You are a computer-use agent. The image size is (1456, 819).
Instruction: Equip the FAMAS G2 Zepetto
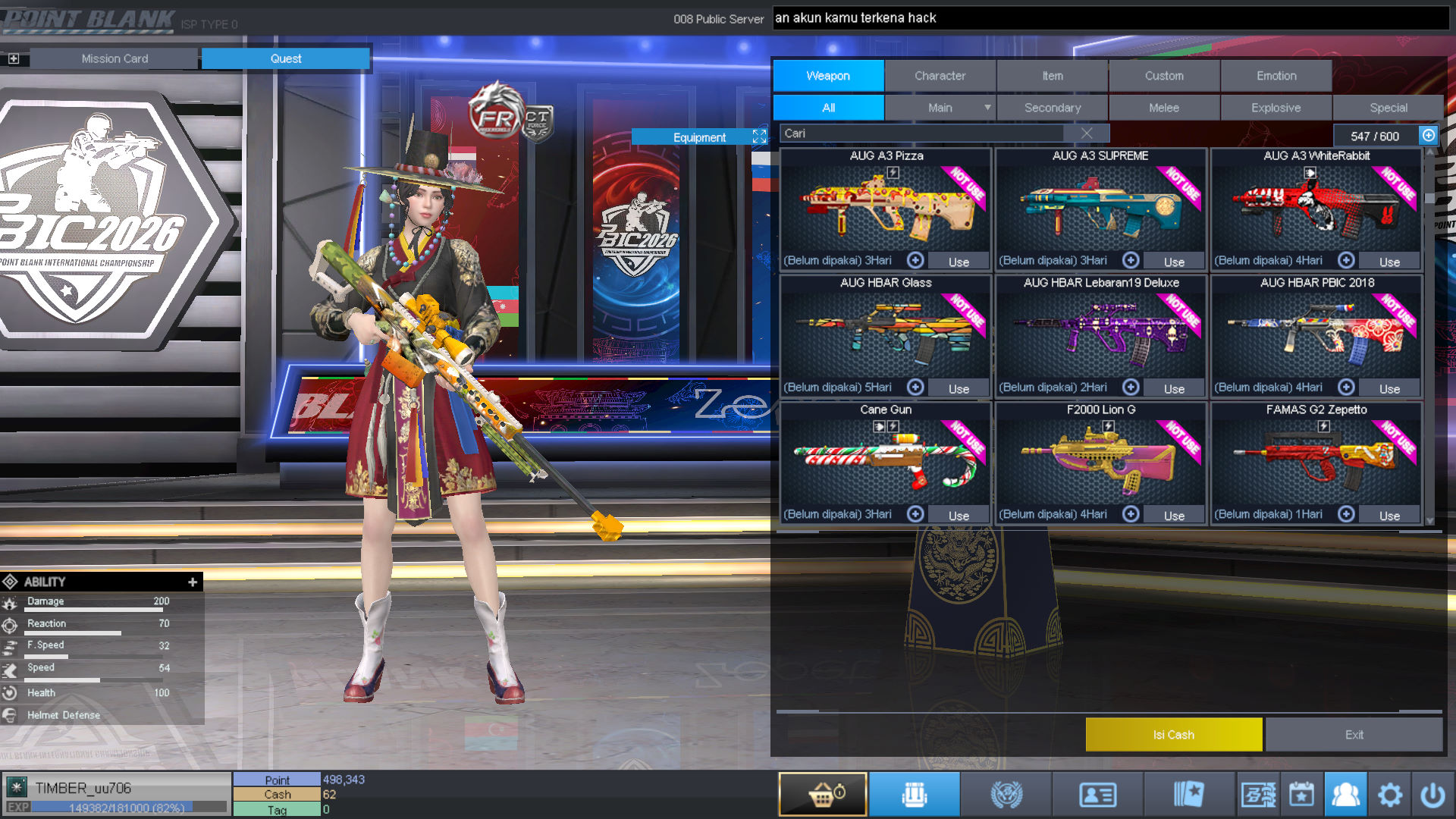pos(1389,516)
